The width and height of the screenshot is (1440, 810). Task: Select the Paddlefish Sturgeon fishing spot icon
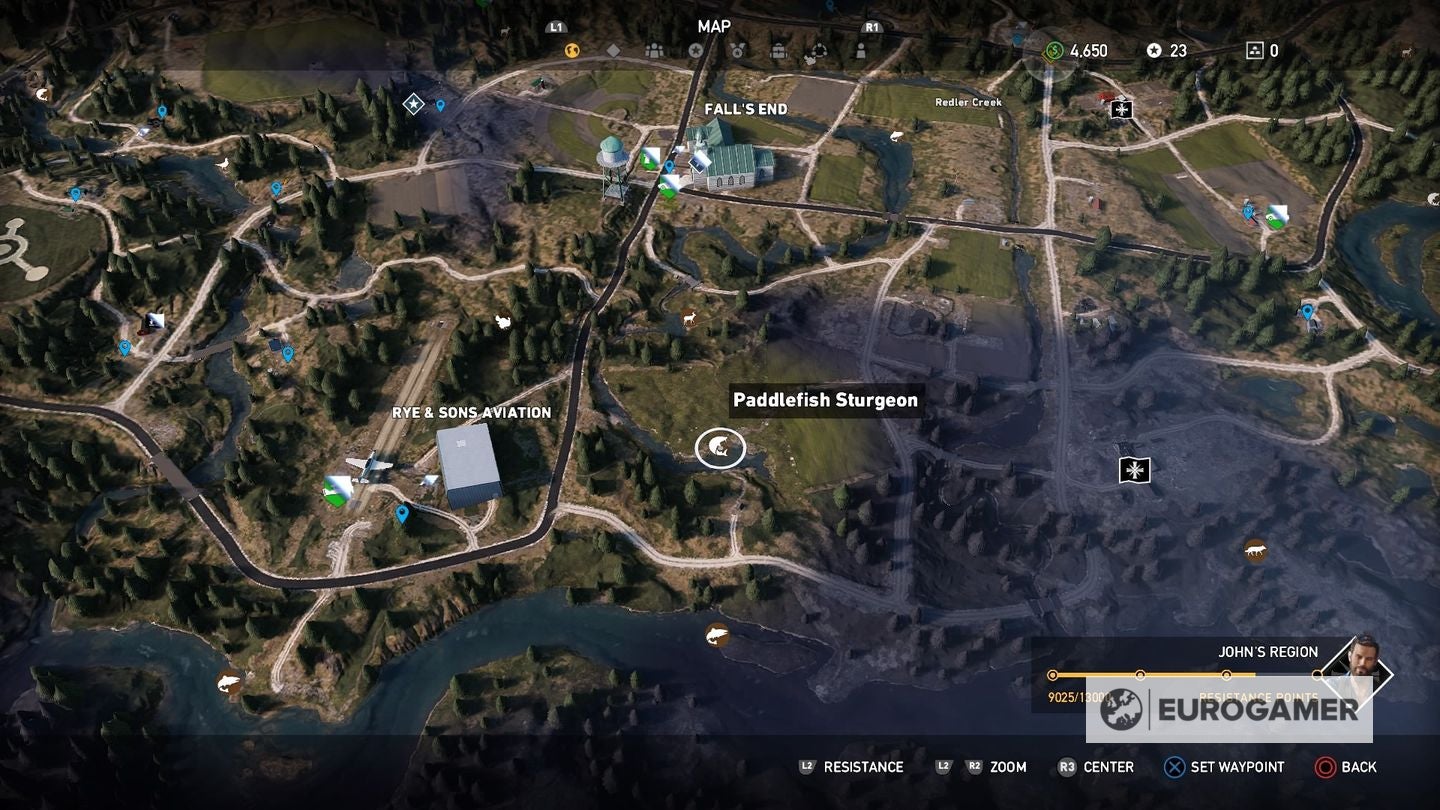718,448
